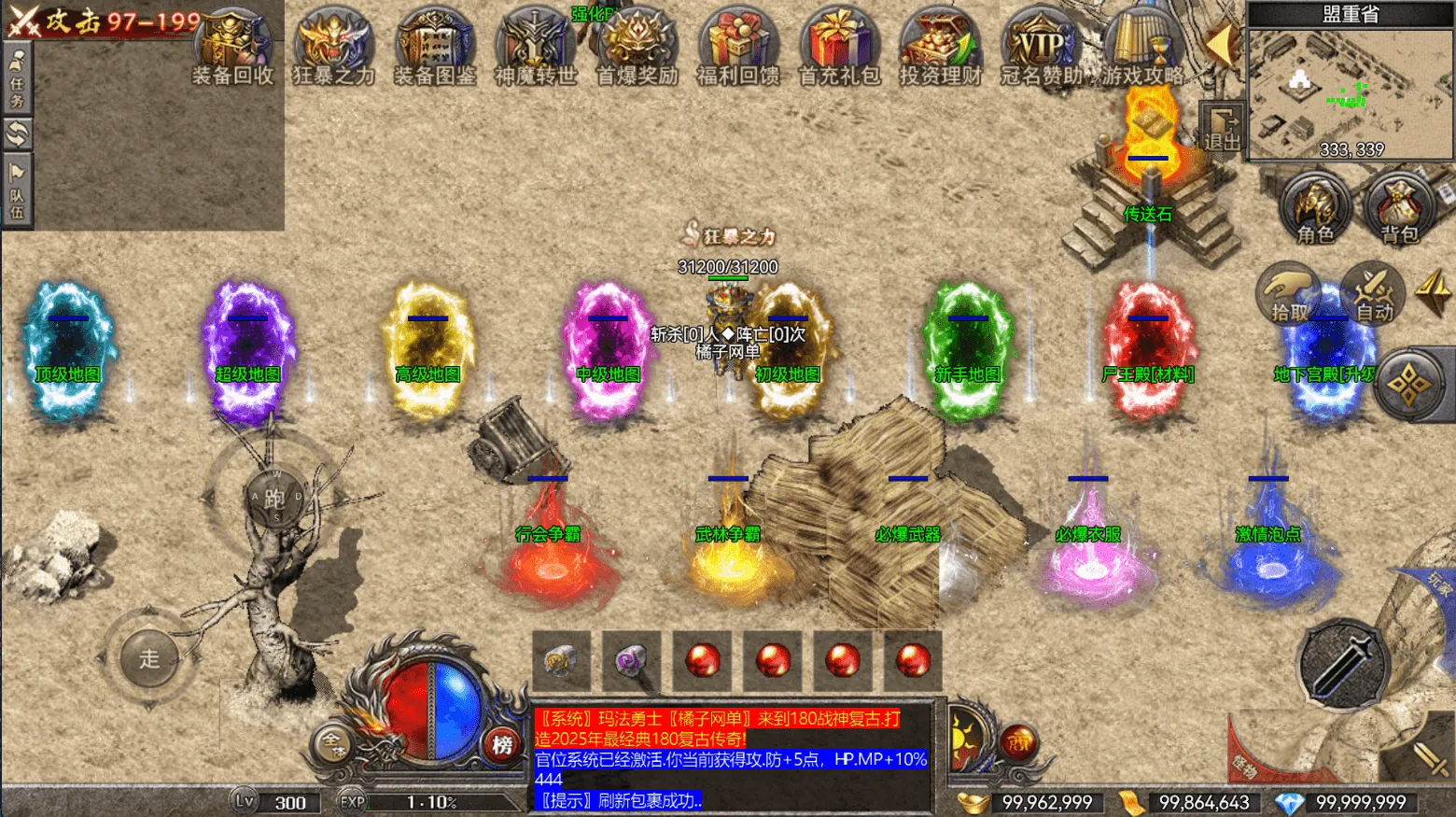The width and height of the screenshot is (1456, 817).
Task: Open the 装备图鉴 equipment codex
Action: (x=434, y=49)
